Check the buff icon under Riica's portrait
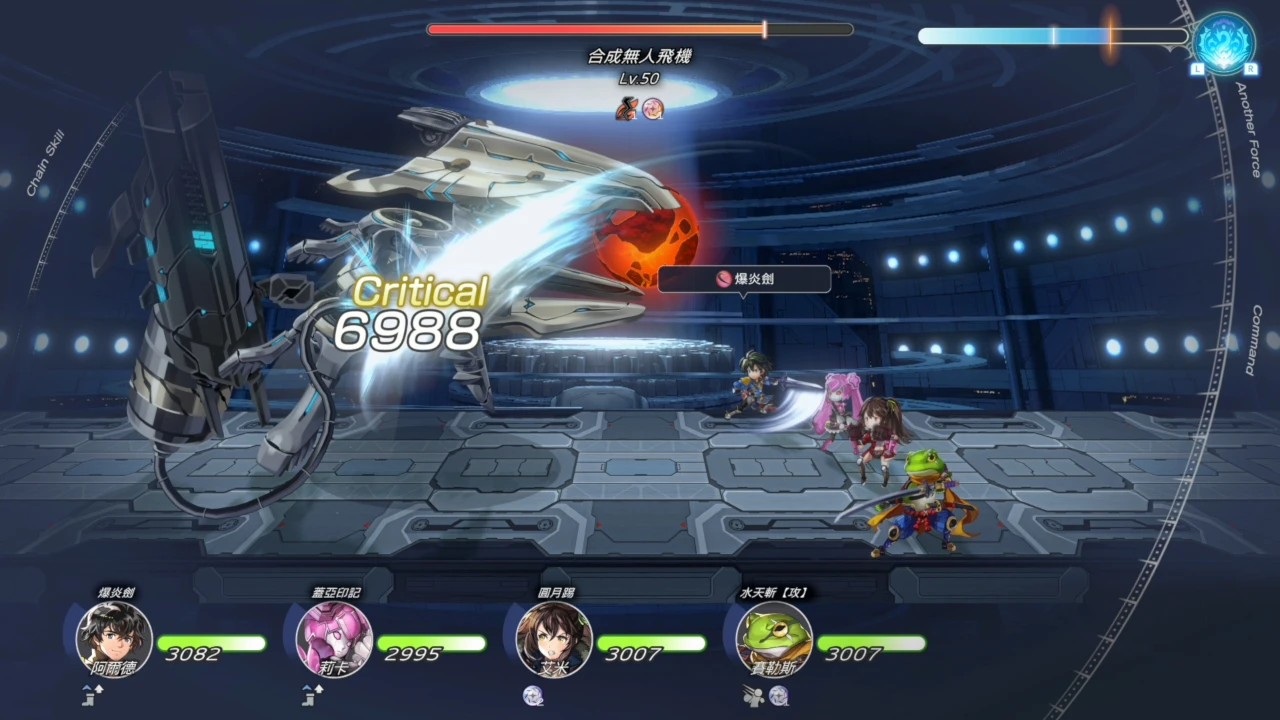Screen dimensions: 1280x720 click(313, 696)
